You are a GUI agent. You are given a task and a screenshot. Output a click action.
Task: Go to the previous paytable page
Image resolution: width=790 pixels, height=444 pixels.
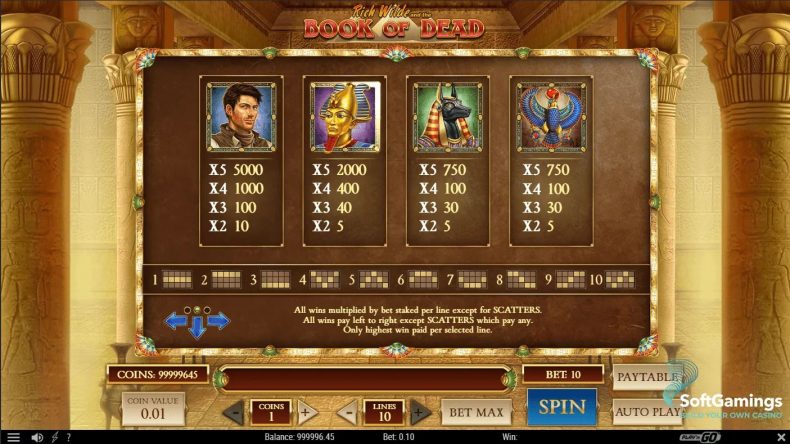177,321
